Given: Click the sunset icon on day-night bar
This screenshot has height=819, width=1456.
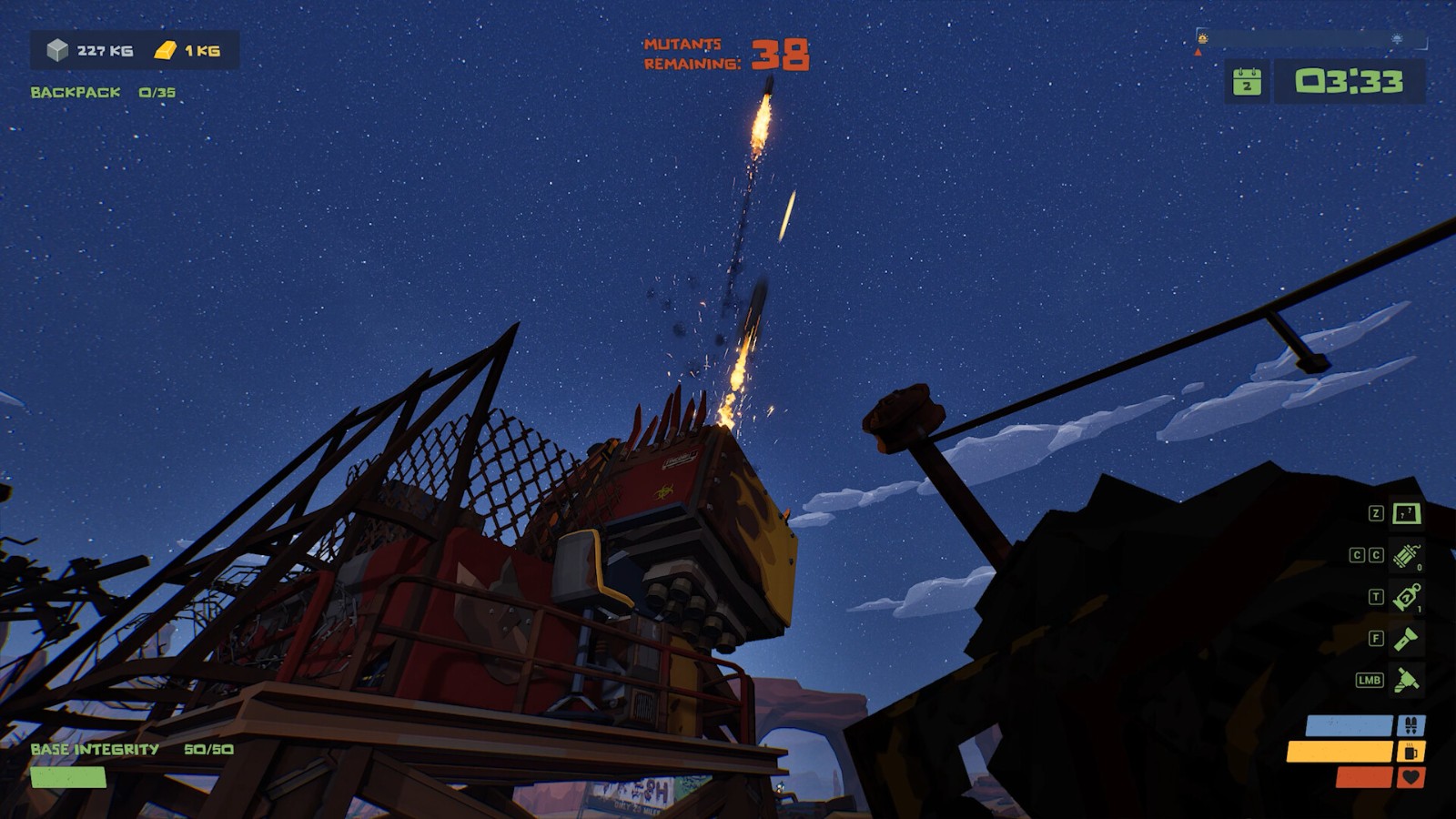Looking at the screenshot, I should pos(1397,39).
